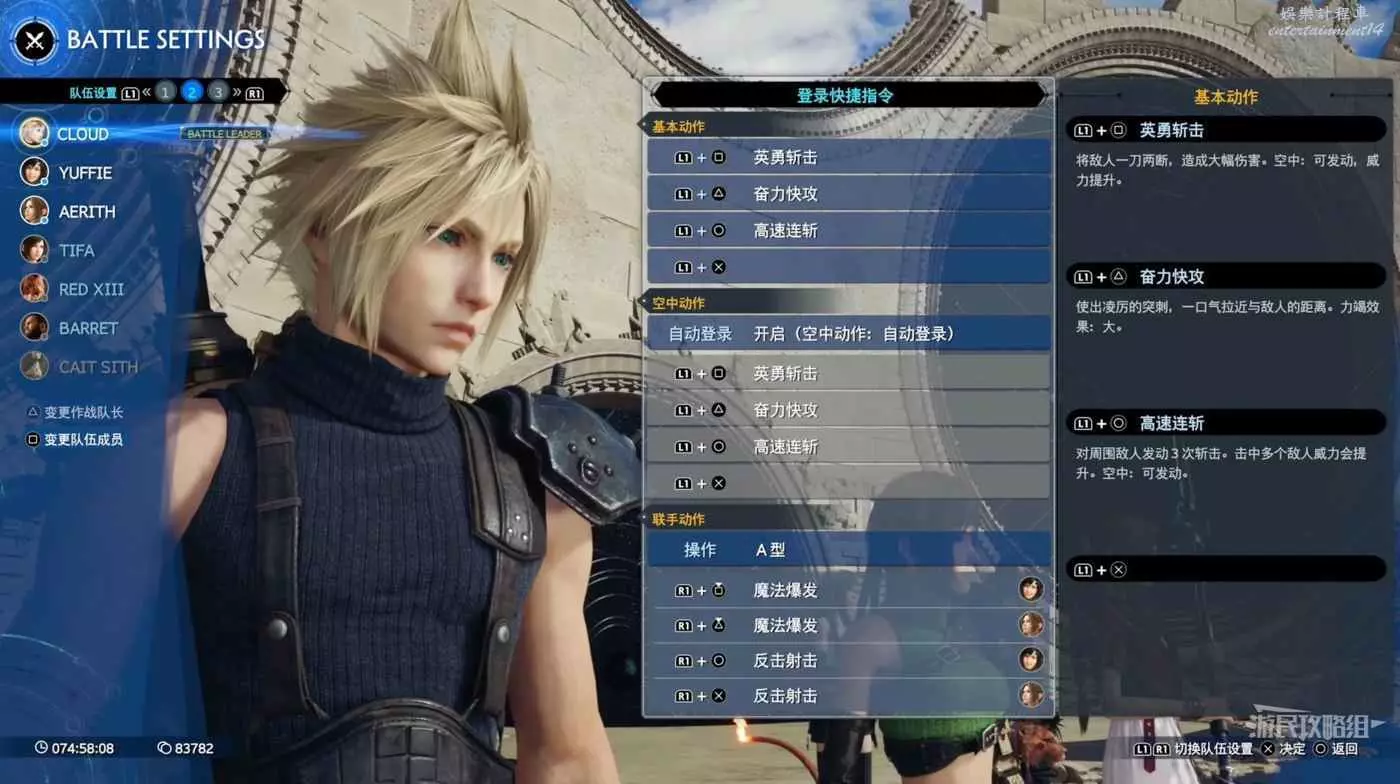Viewport: 1400px width, 784px height.
Task: Select 高速连斩 shortcut row under 基本动作
Action: [848, 230]
